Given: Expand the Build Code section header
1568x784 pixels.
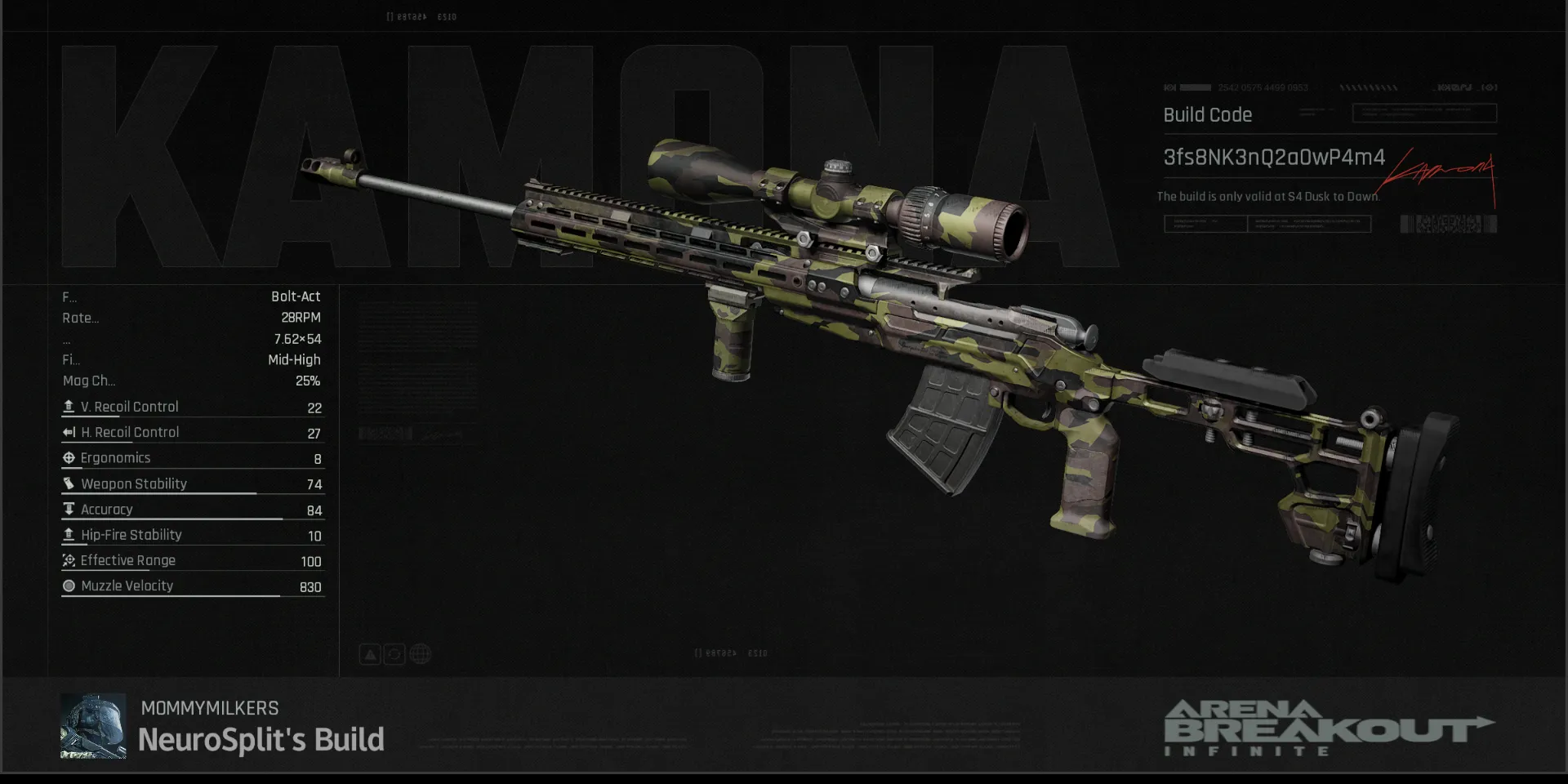Looking at the screenshot, I should pyautogui.click(x=1207, y=114).
